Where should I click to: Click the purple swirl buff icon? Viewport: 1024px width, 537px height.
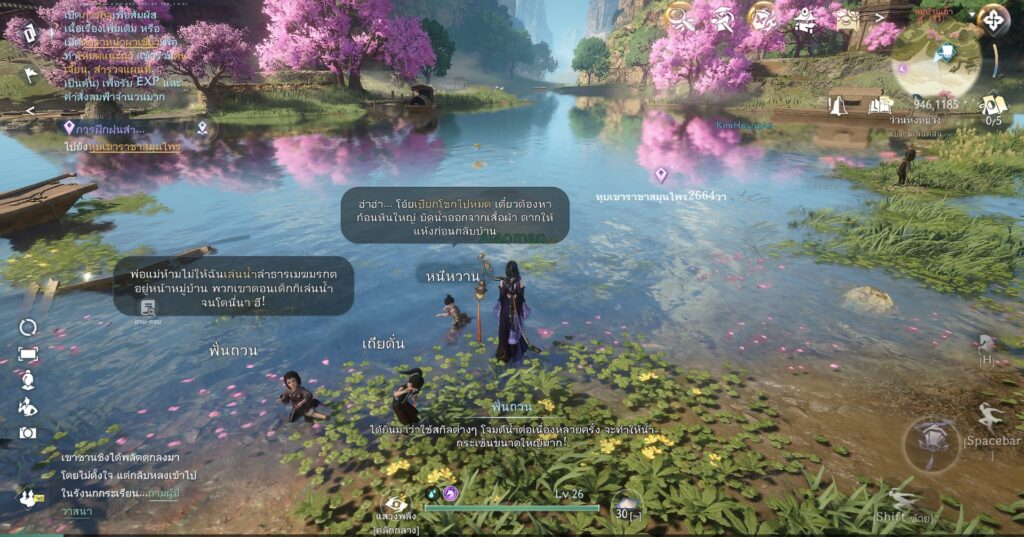[x=450, y=494]
